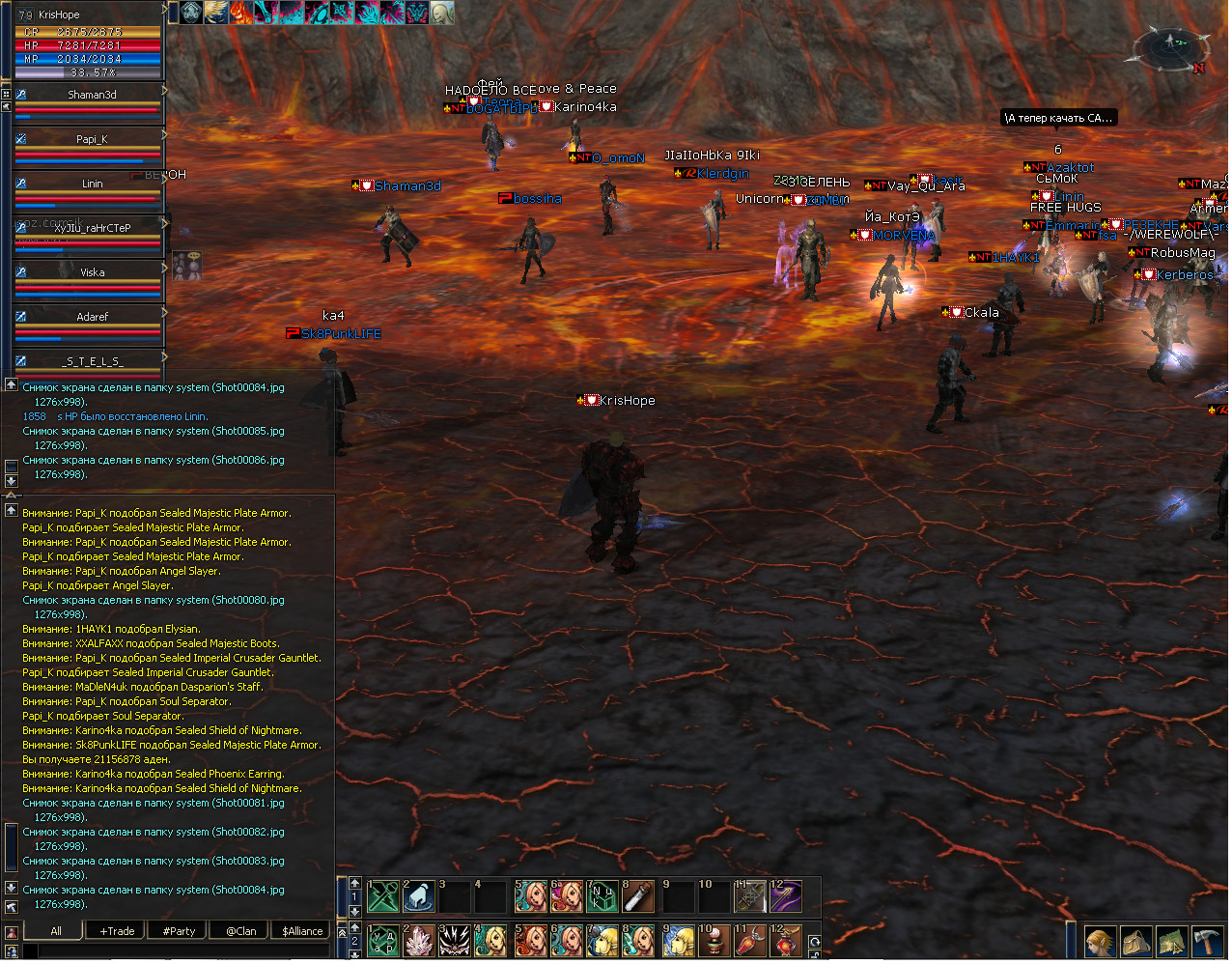Open the hammer system menu icon
The height and width of the screenshot is (964, 1232).
click(1207, 941)
